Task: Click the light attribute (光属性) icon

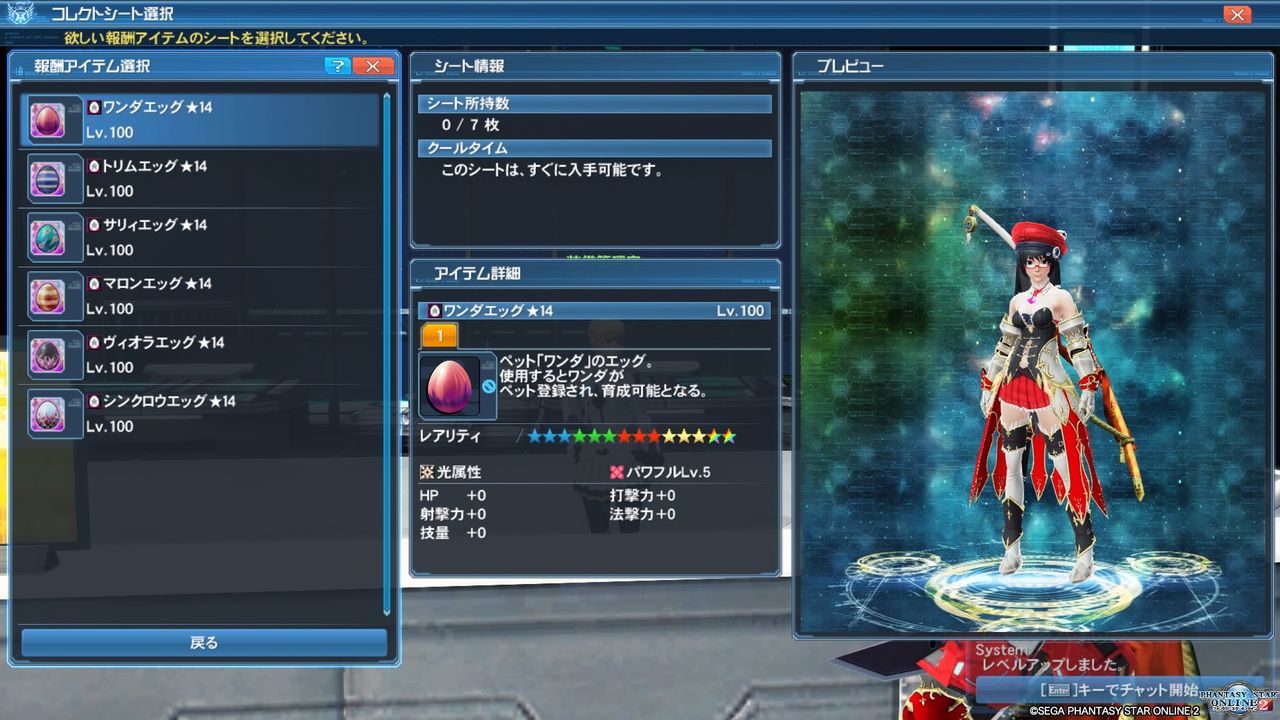Action: (425, 470)
